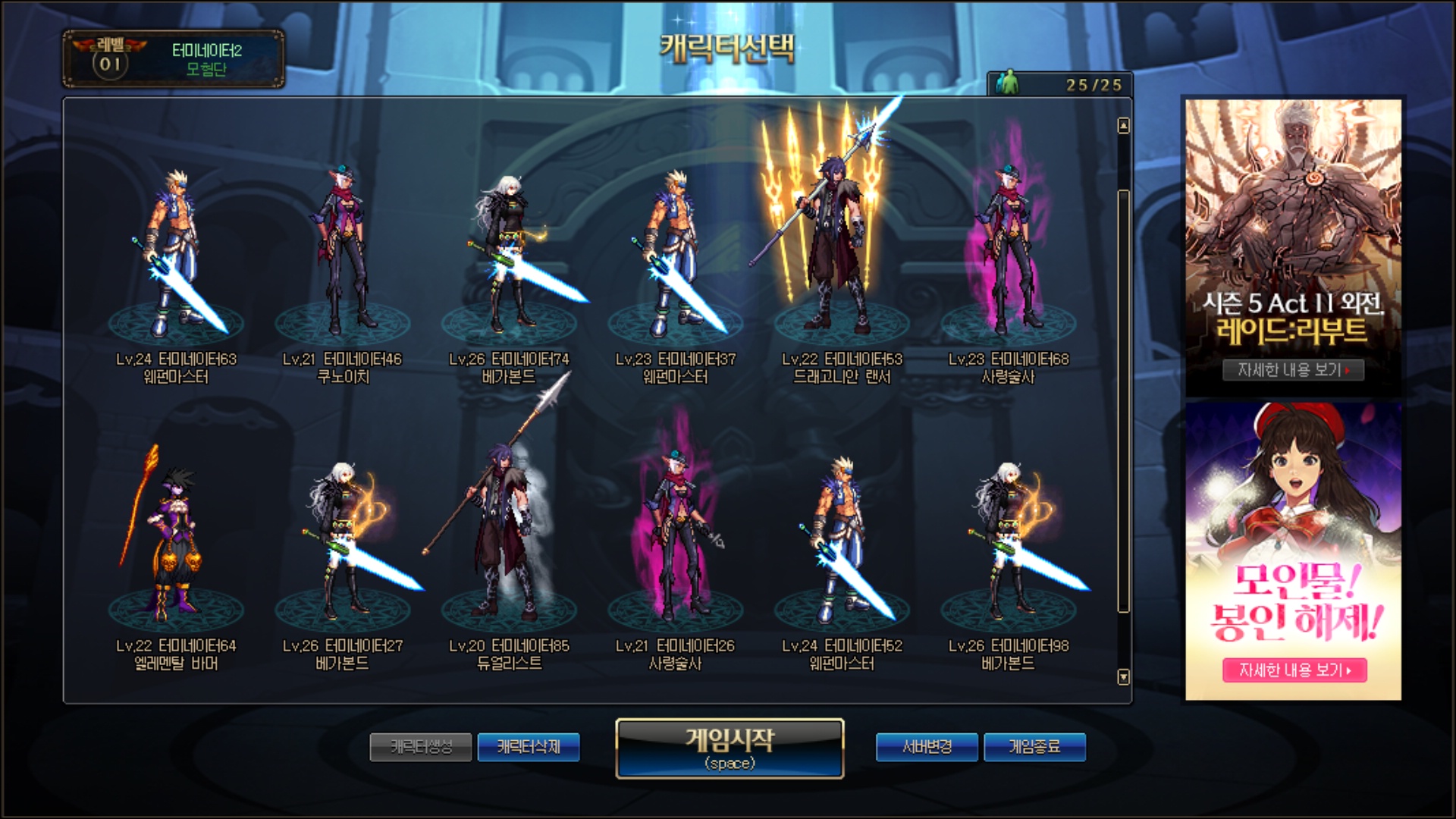Choose Lv.23 터미네이터68 사령술사 character

click(x=1008, y=258)
